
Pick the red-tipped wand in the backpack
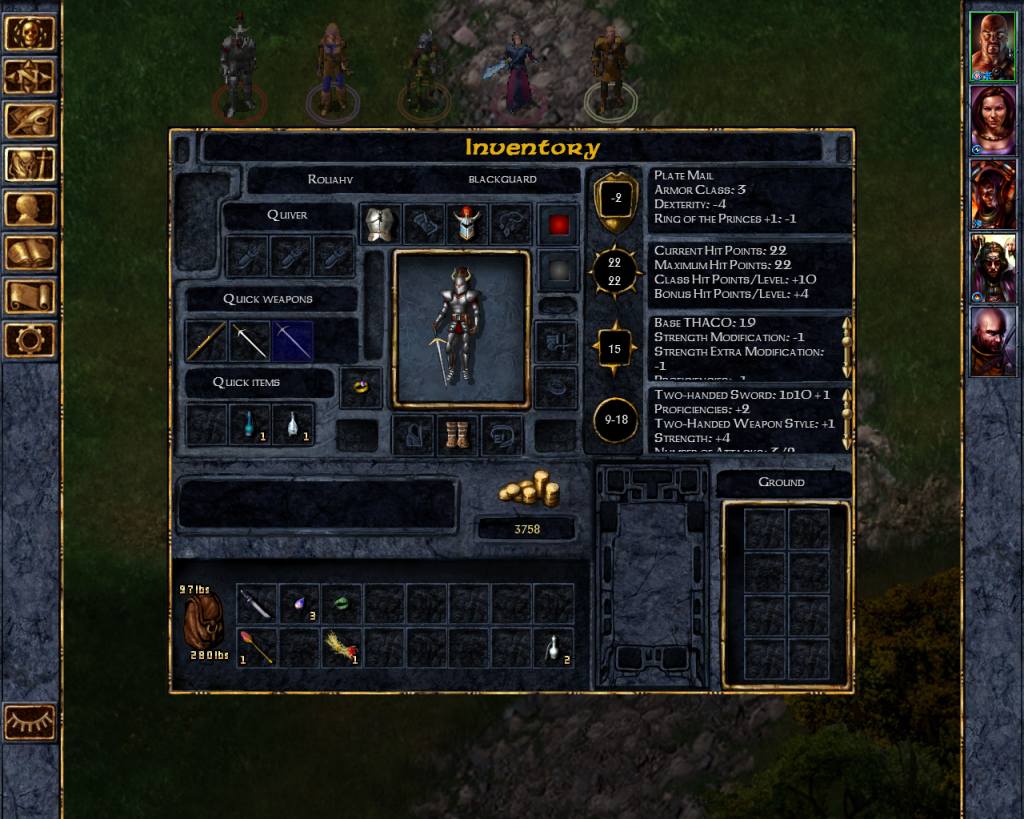click(x=256, y=647)
